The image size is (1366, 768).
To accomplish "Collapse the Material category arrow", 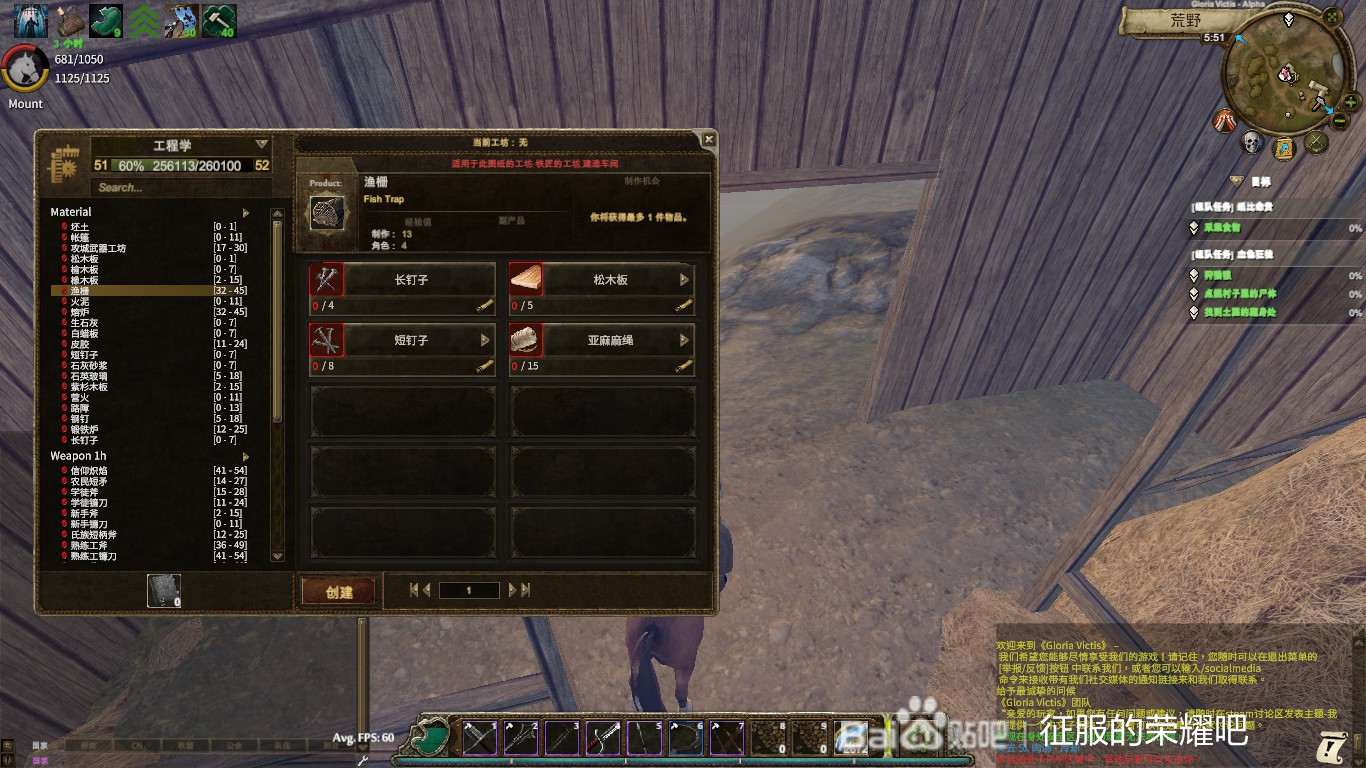I will point(246,212).
